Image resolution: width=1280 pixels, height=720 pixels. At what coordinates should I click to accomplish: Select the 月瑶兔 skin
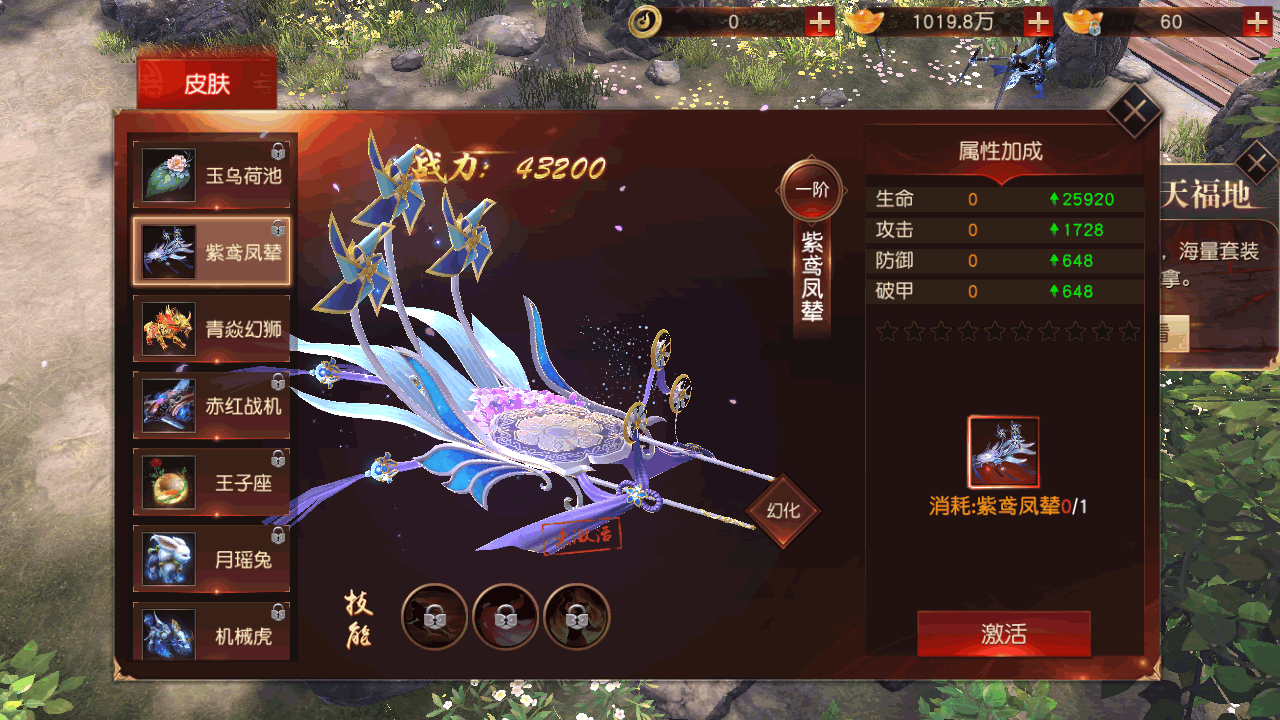[x=212, y=560]
